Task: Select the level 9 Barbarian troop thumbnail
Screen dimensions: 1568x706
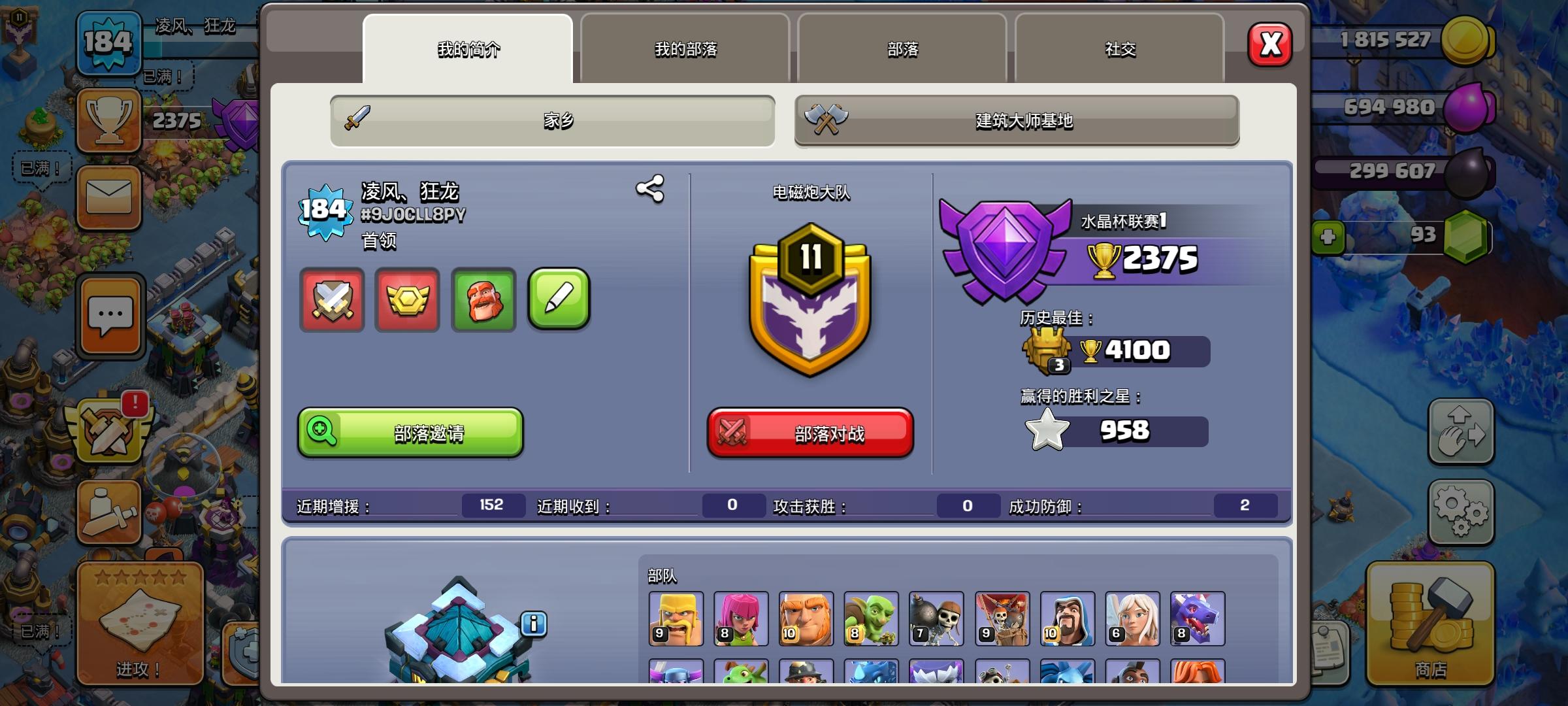Action: [x=674, y=618]
